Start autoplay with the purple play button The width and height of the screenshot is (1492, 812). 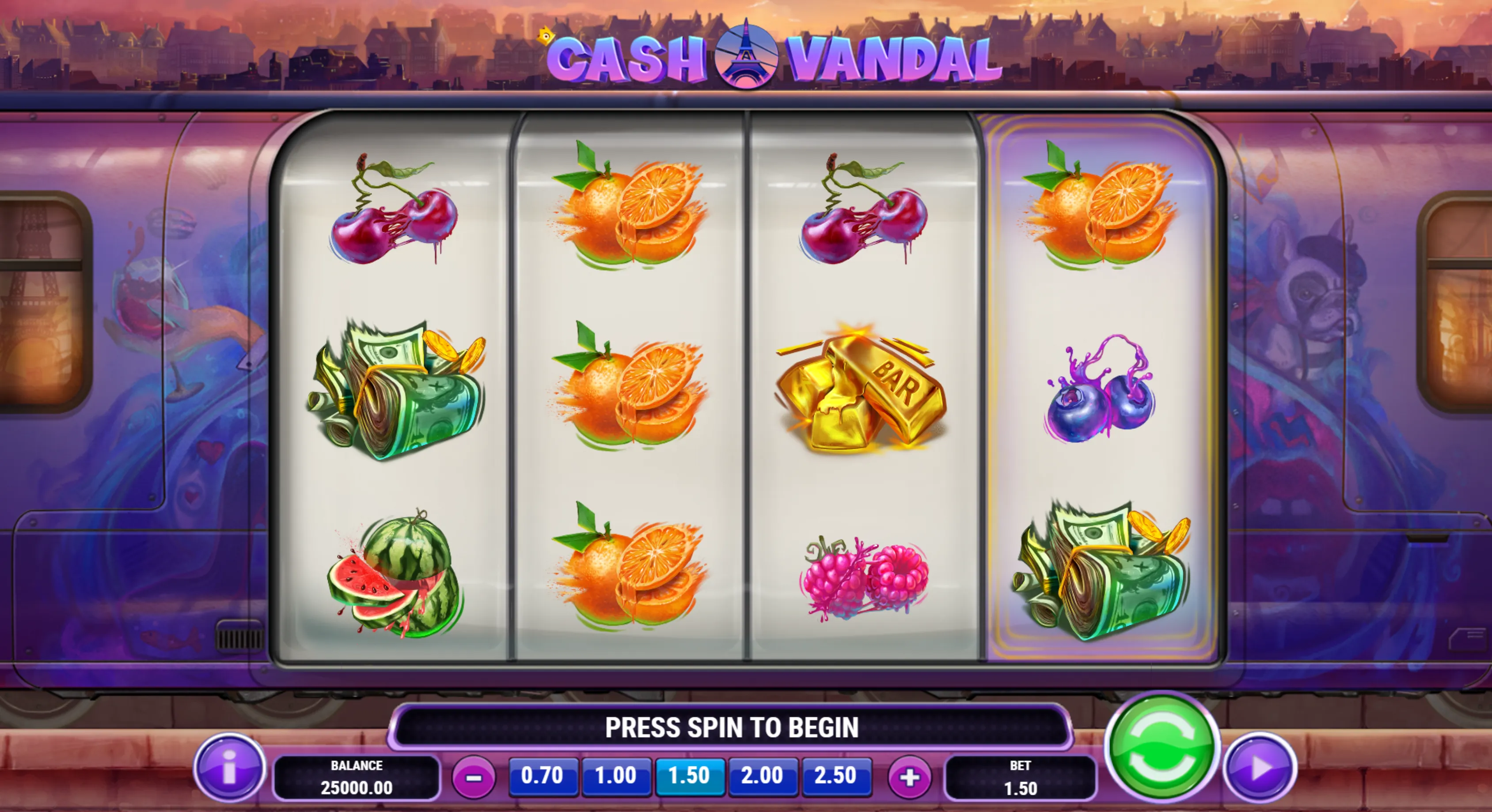(x=1260, y=767)
